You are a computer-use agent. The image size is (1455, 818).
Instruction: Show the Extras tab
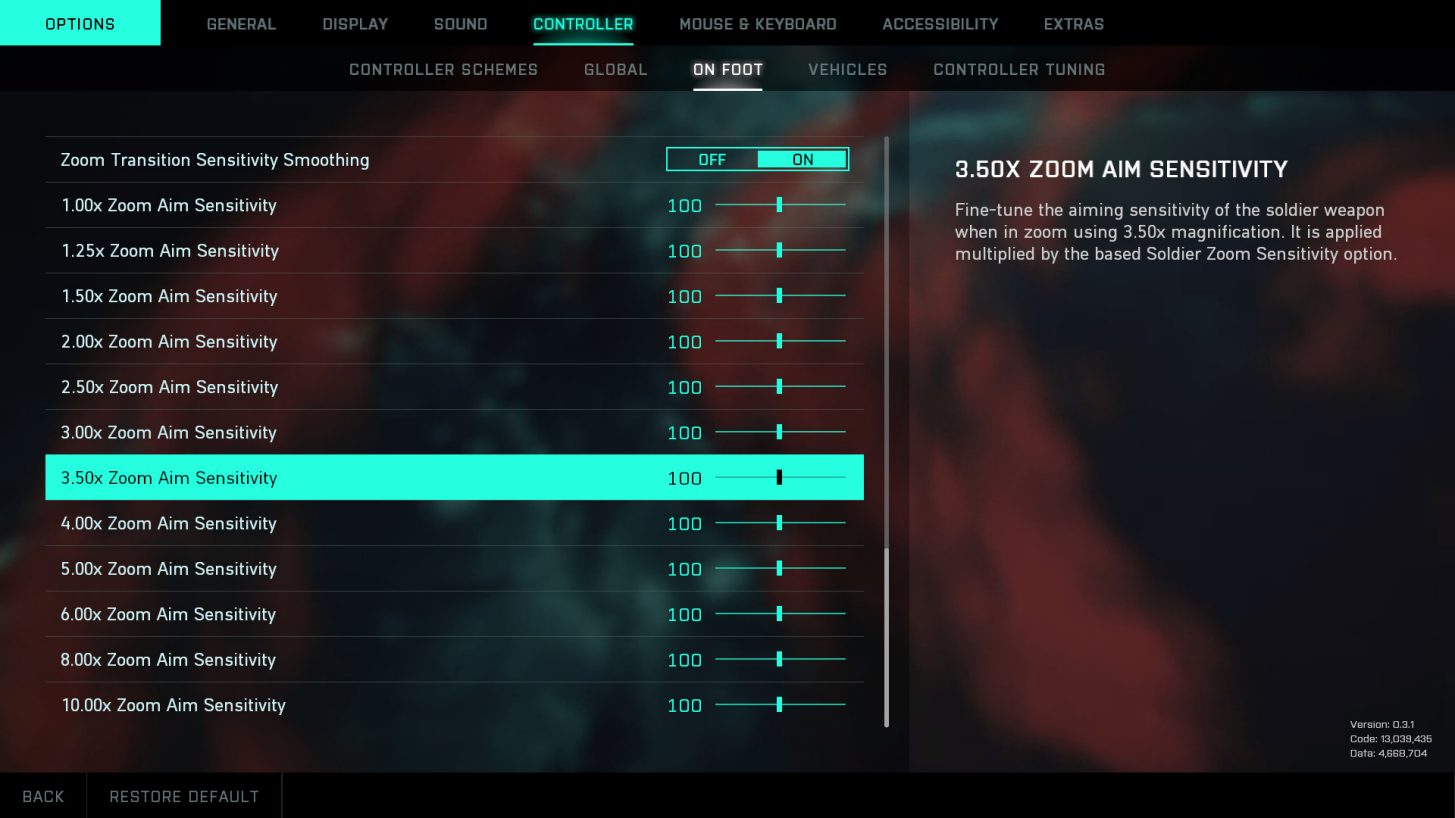1073,24
